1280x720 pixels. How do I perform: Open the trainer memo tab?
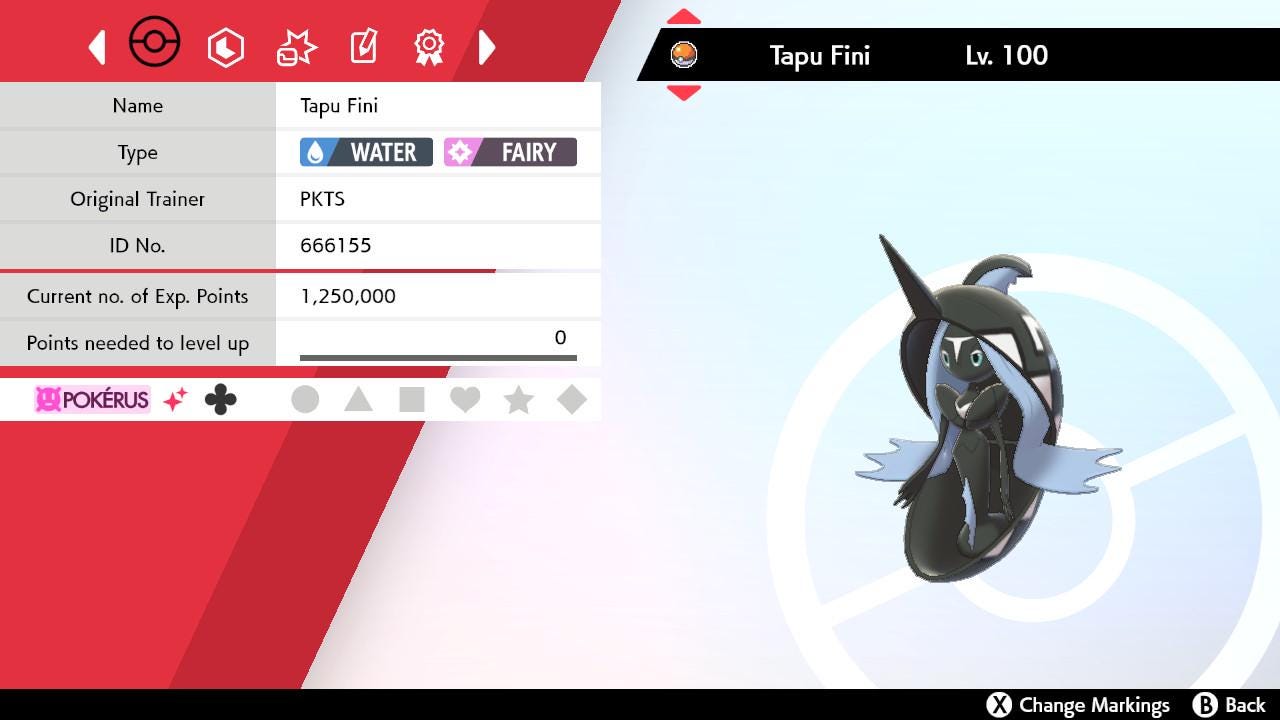click(x=363, y=46)
